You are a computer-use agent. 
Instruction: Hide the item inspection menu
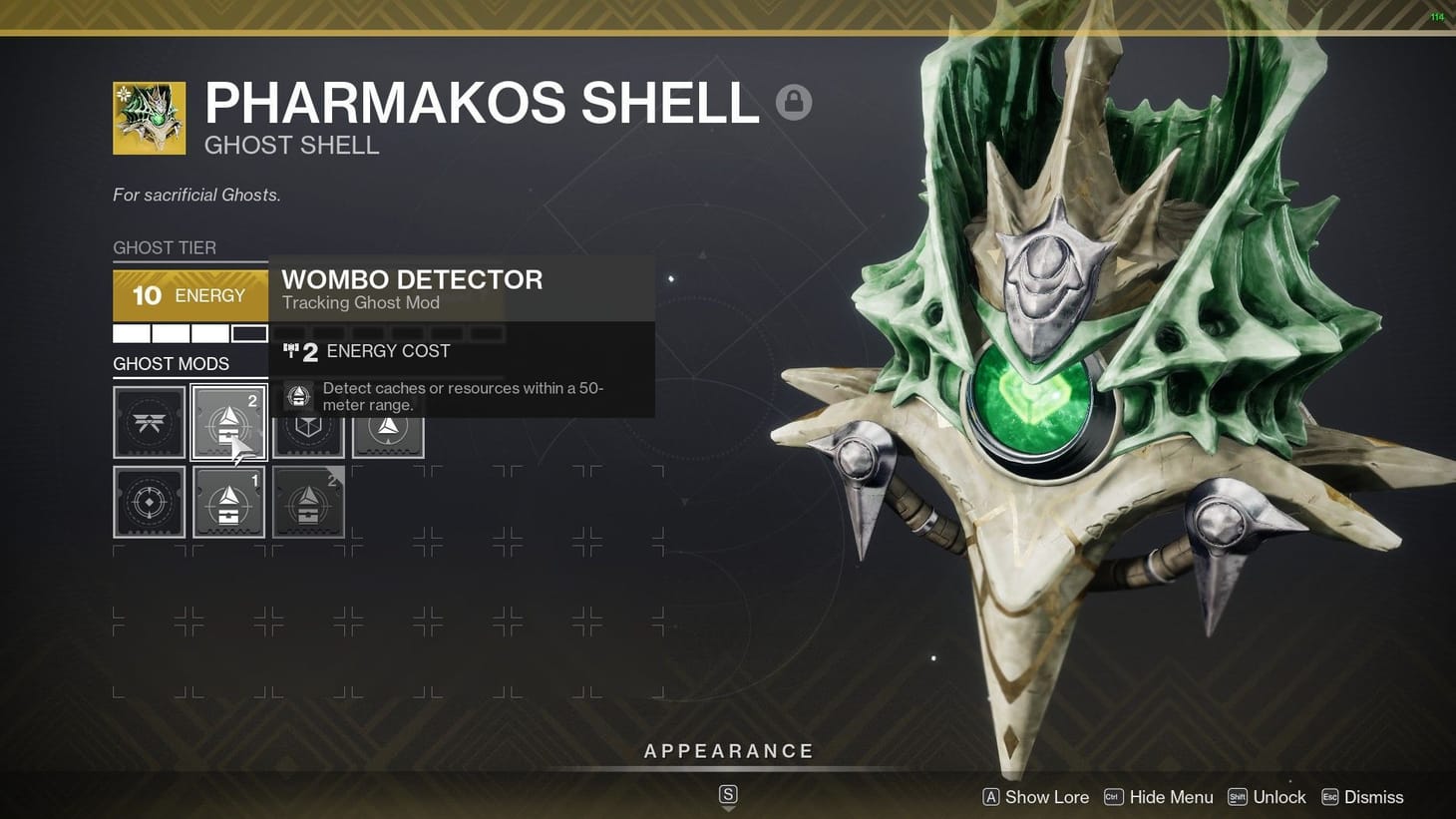[1172, 796]
